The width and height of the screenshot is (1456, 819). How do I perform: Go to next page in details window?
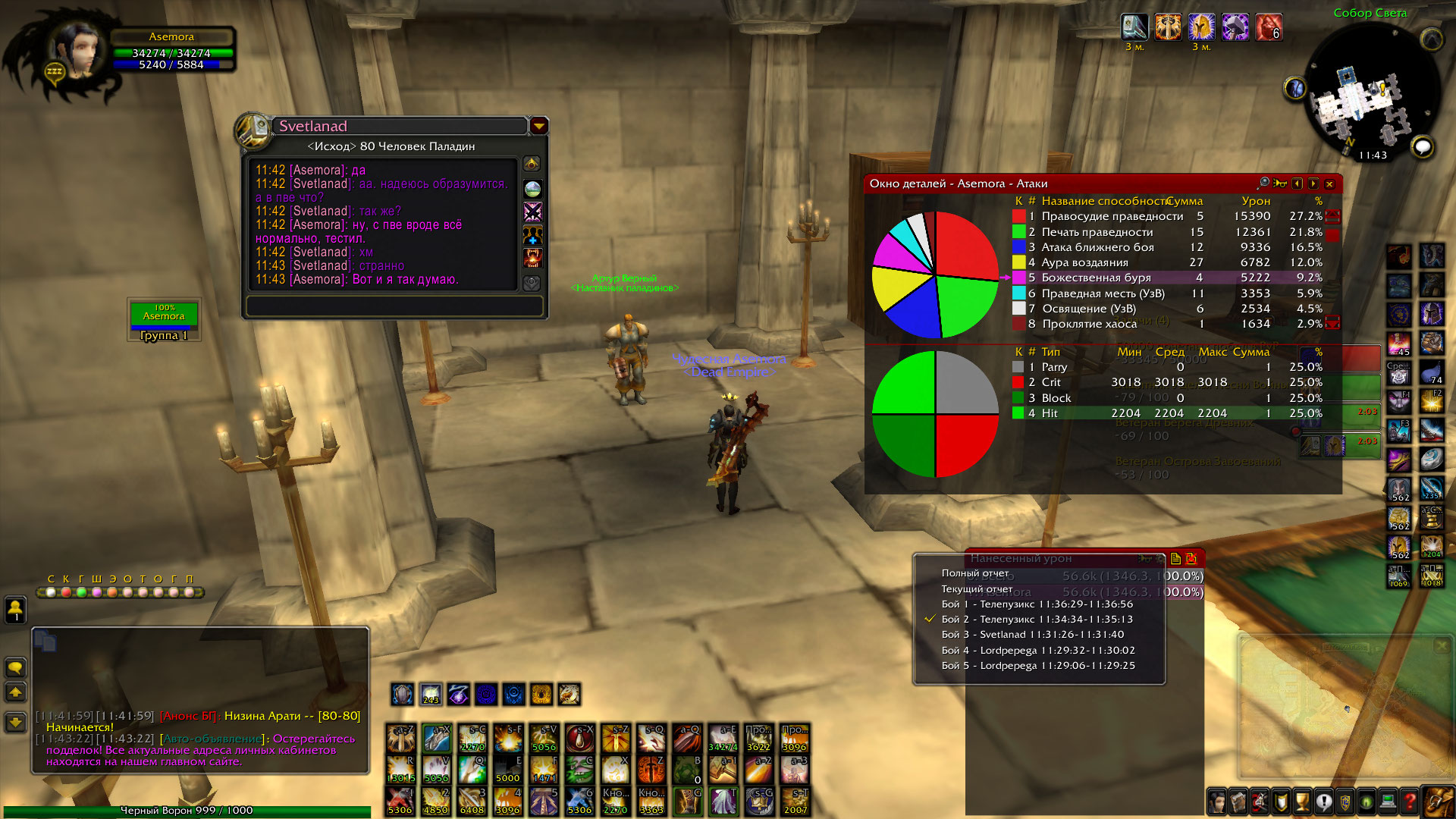pyautogui.click(x=1313, y=184)
